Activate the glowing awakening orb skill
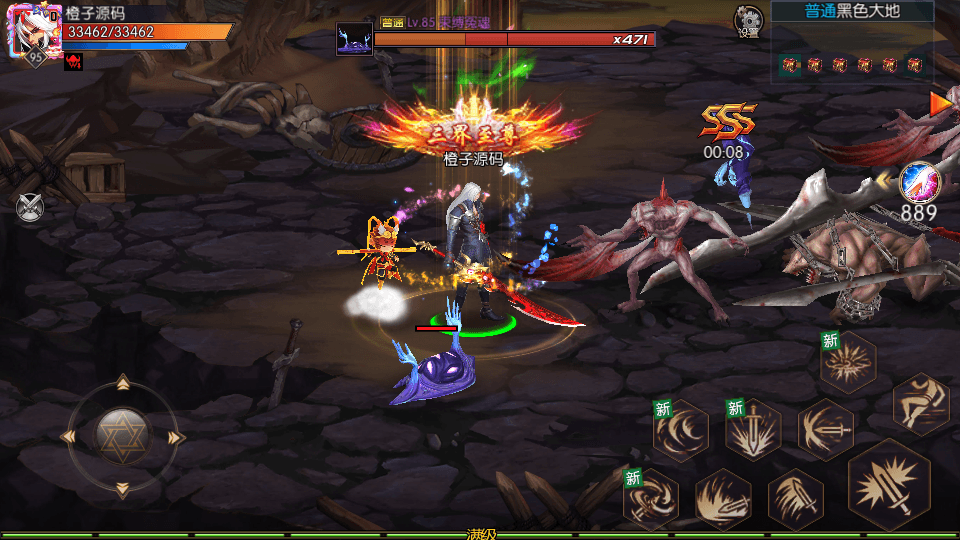 click(x=919, y=182)
